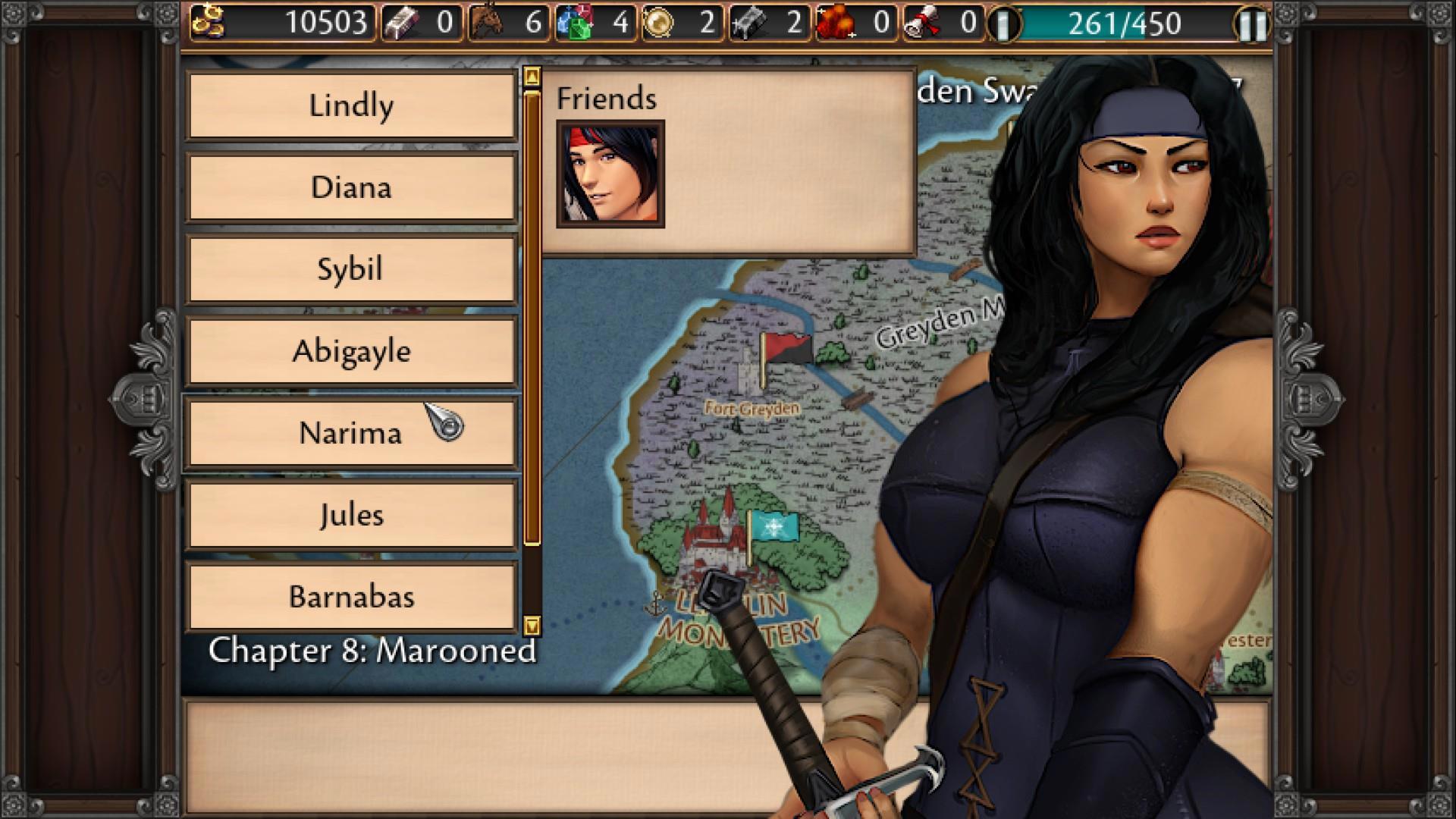This screenshot has width=1456, height=819.
Task: Click the friend portrait with red headband
Action: click(x=610, y=174)
